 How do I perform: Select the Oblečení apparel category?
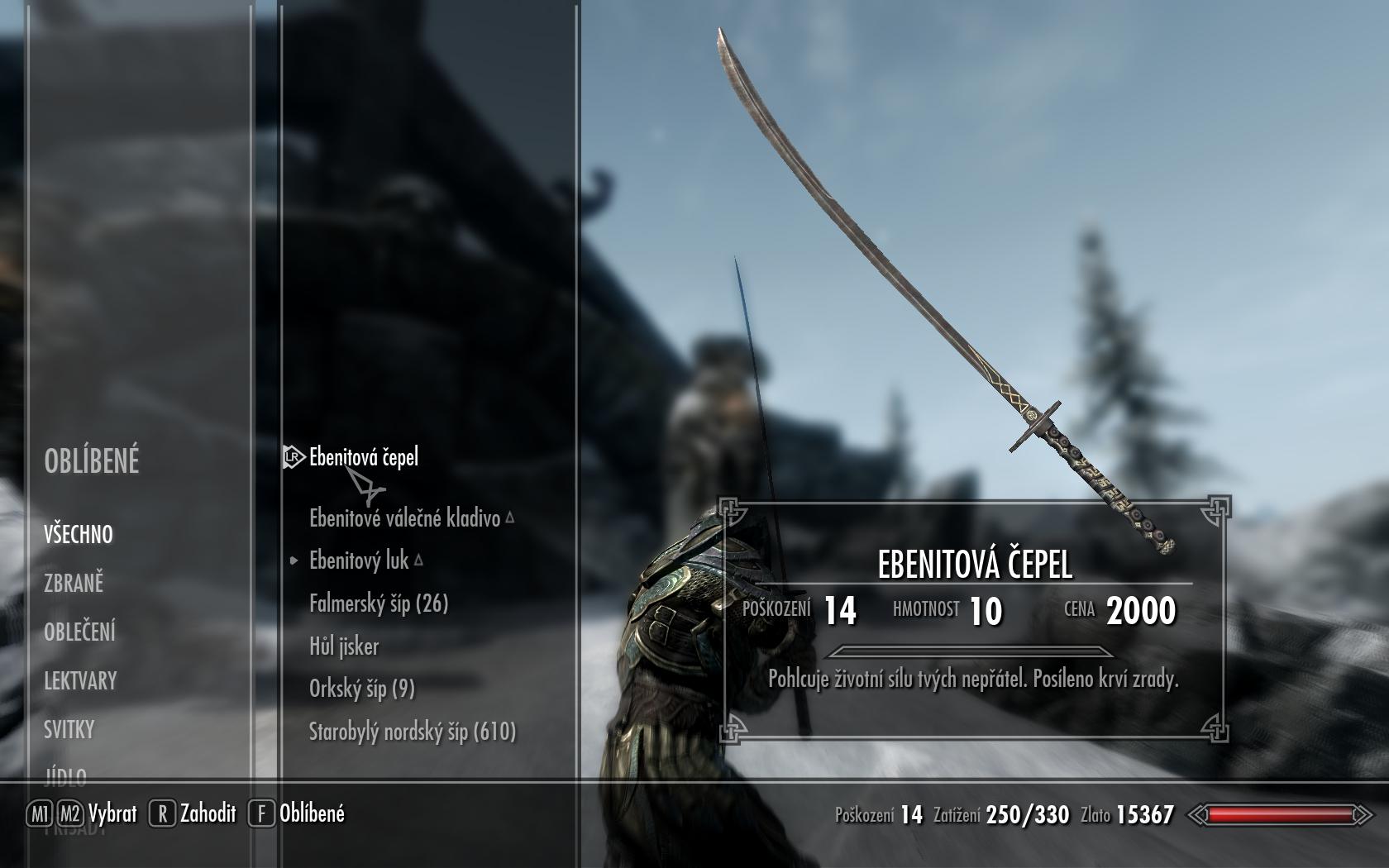point(79,632)
